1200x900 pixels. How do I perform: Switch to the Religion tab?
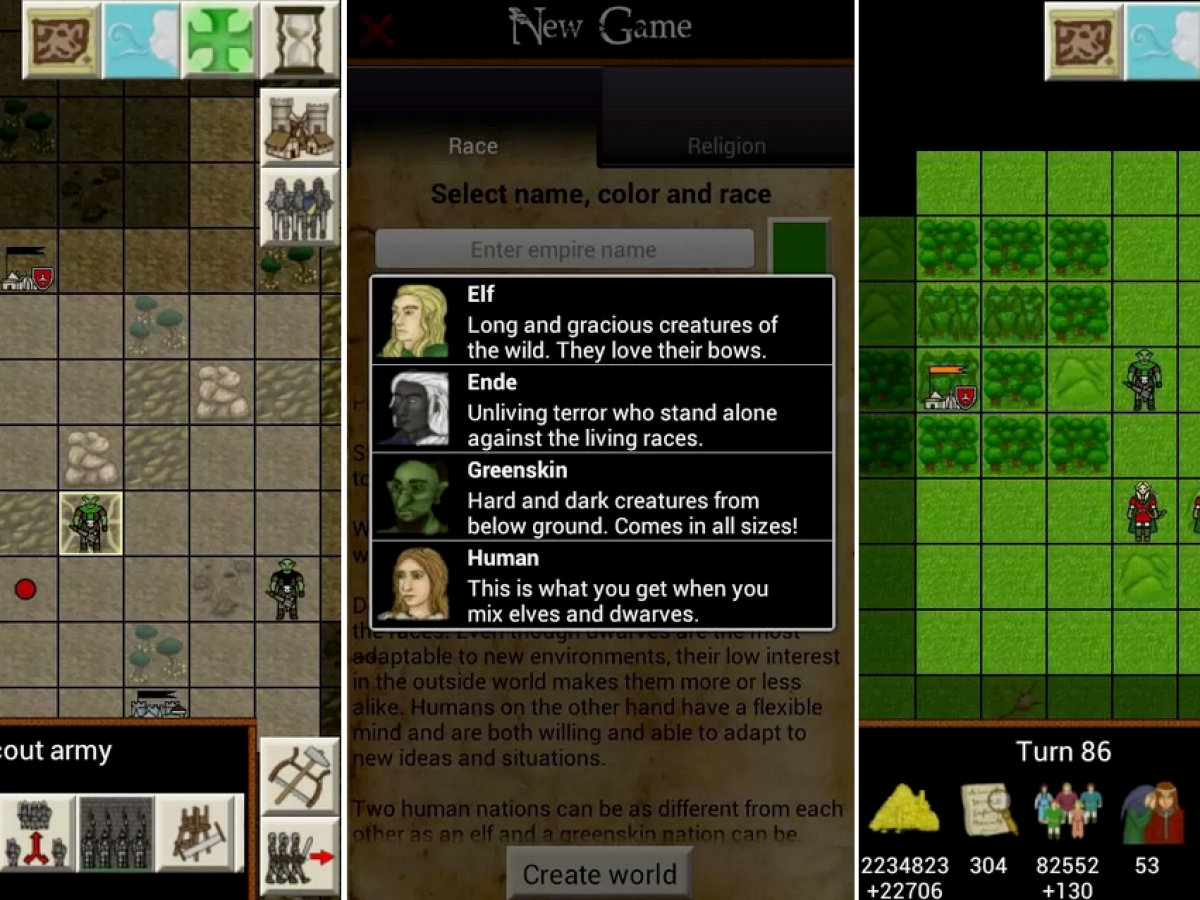726,146
